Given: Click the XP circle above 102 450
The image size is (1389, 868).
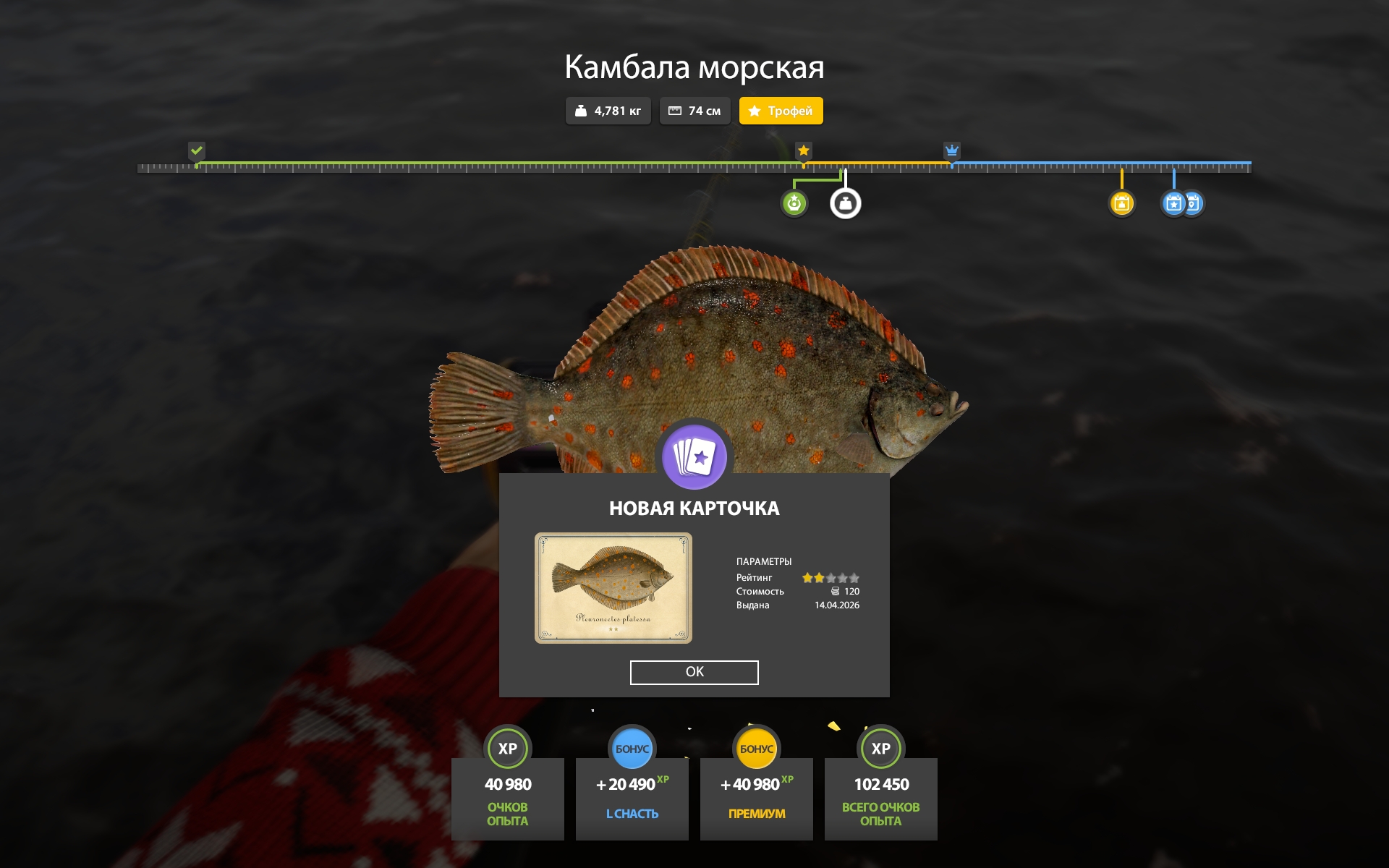Looking at the screenshot, I should [x=881, y=749].
